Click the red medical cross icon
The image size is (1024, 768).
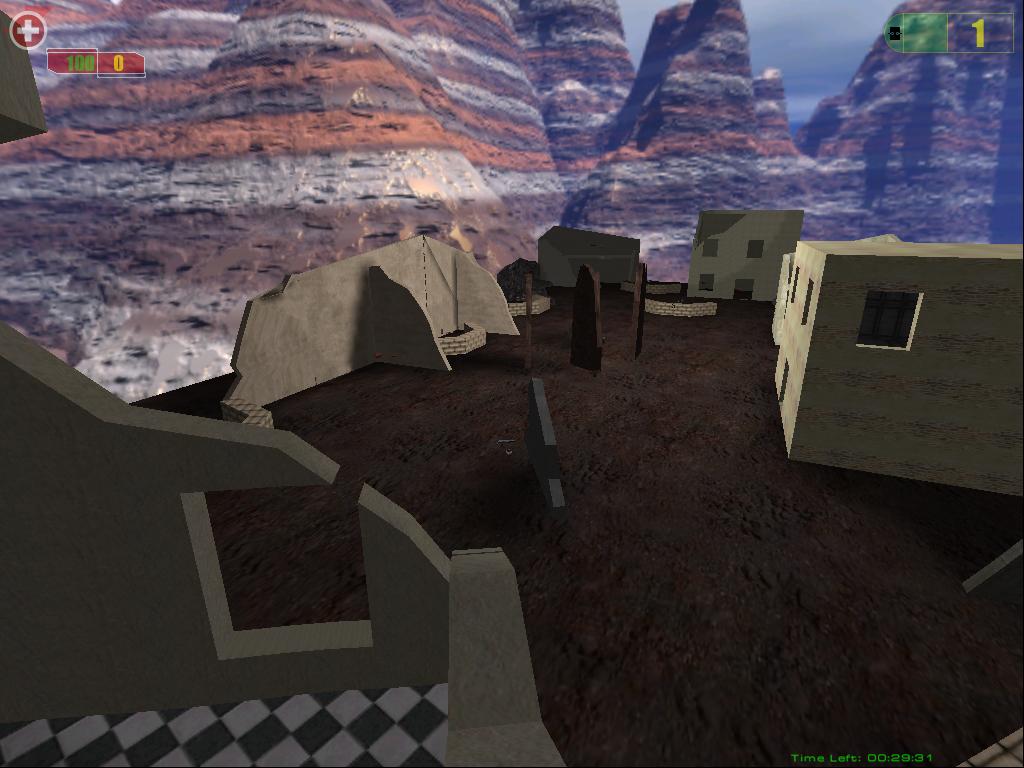[x=28, y=31]
